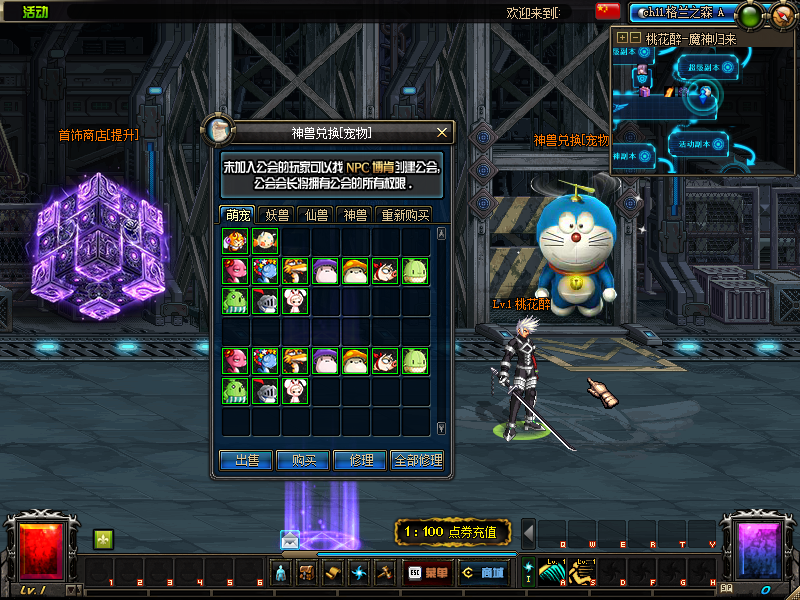Viewport: 800px width, 600px height.
Task: Open the 活动 events menu
Action: 35,12
